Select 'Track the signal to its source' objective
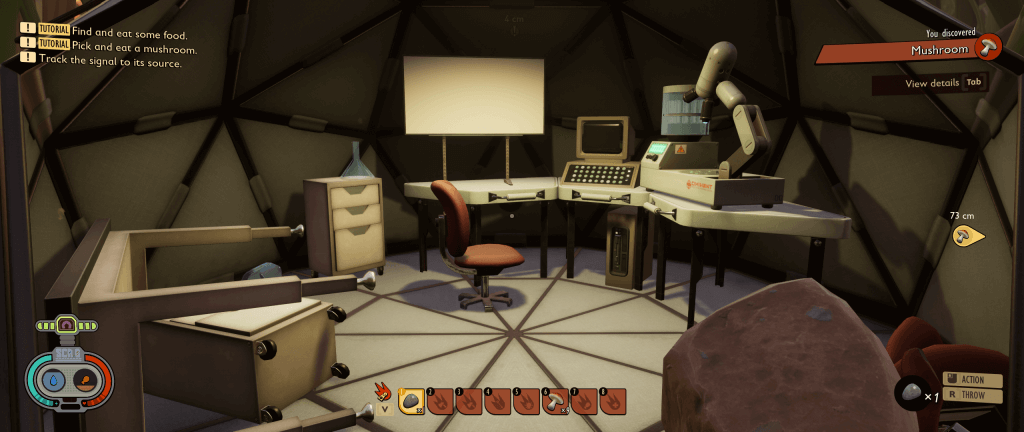This screenshot has height=432, width=1024. (110, 62)
